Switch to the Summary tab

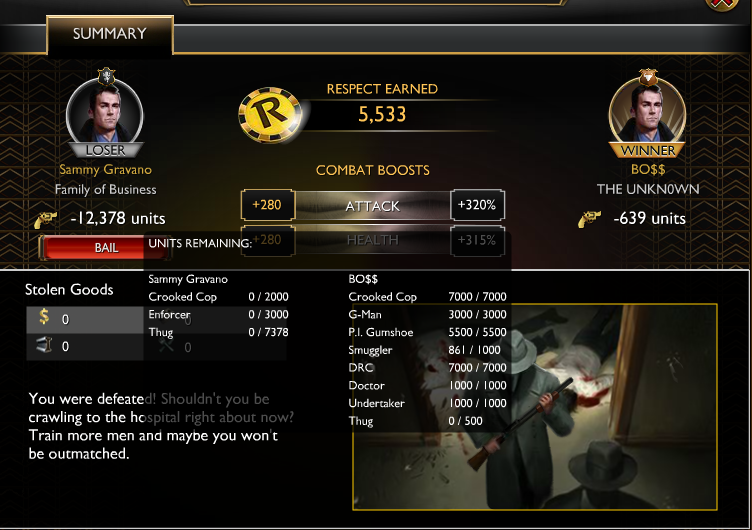point(109,34)
